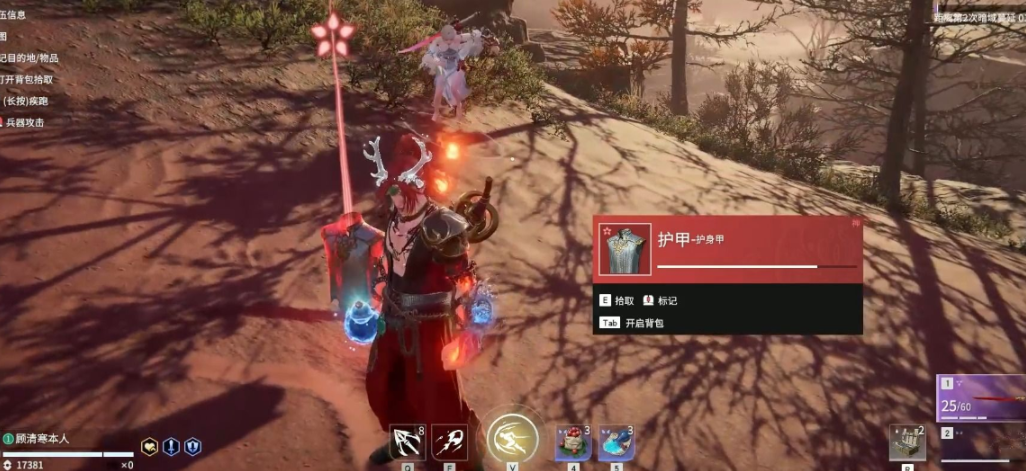Open the repair kit item slot

(x=907, y=441)
